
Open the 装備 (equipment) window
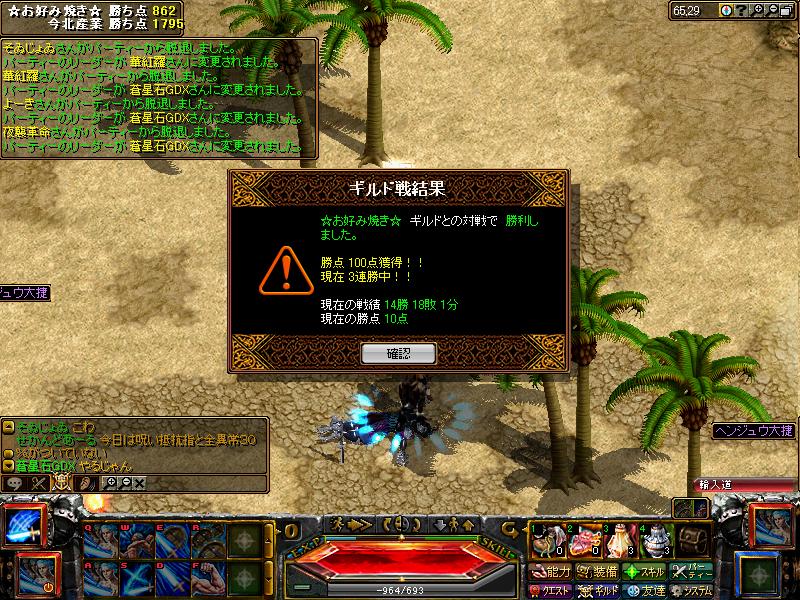[x=597, y=572]
